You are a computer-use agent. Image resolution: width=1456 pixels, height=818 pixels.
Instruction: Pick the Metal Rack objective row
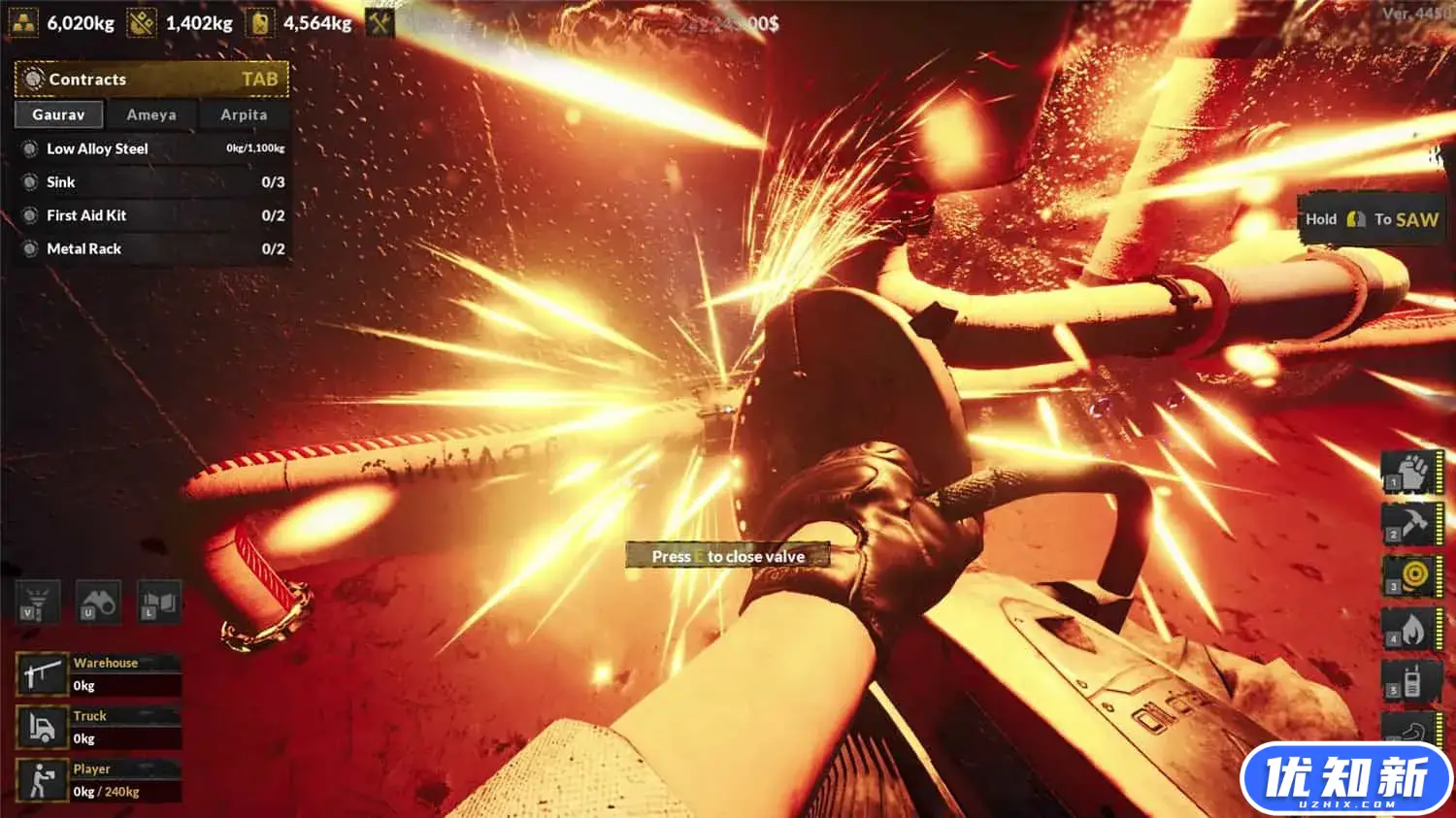coord(153,248)
